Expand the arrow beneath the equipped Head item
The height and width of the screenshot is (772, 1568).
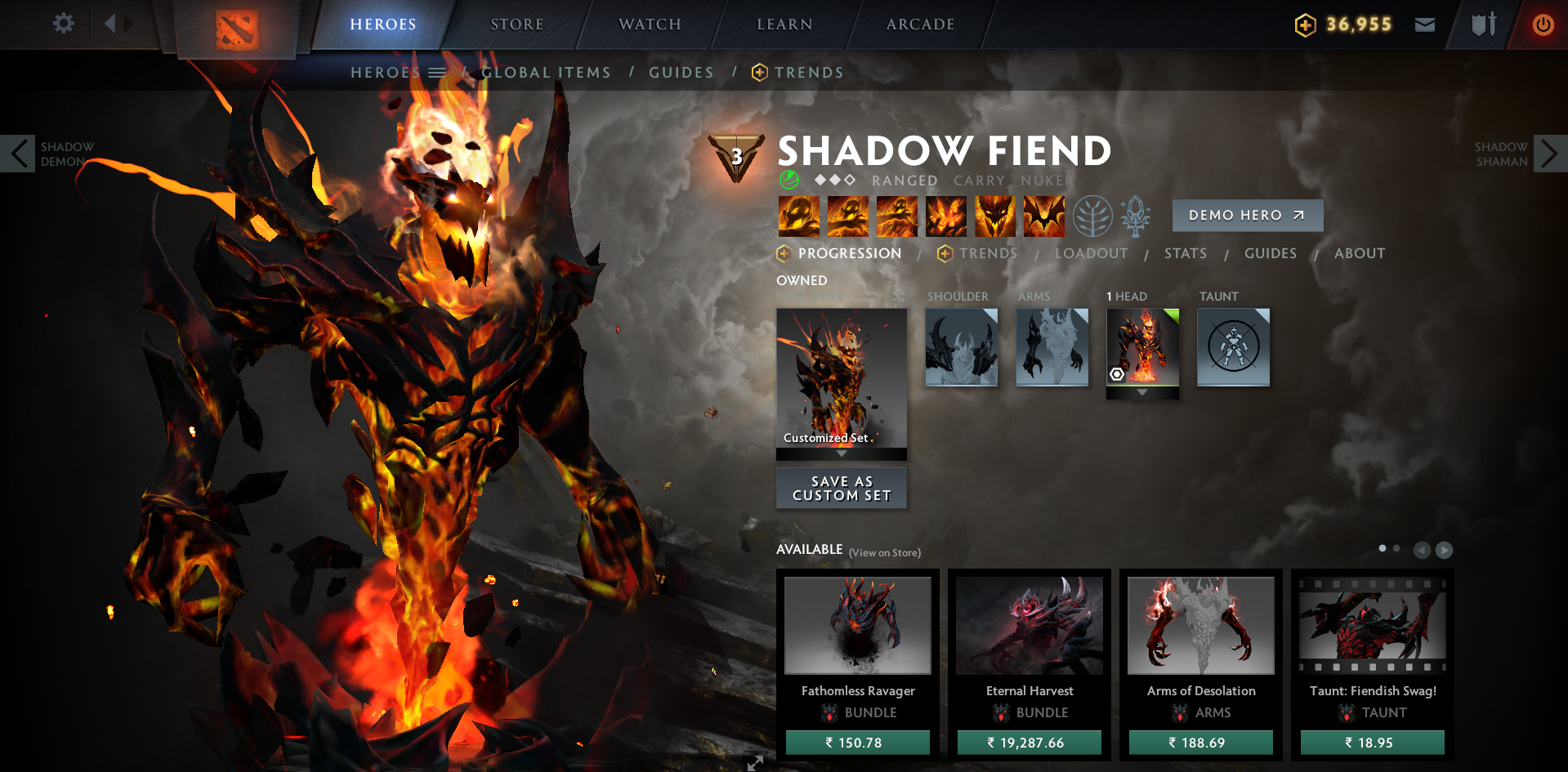[1142, 391]
